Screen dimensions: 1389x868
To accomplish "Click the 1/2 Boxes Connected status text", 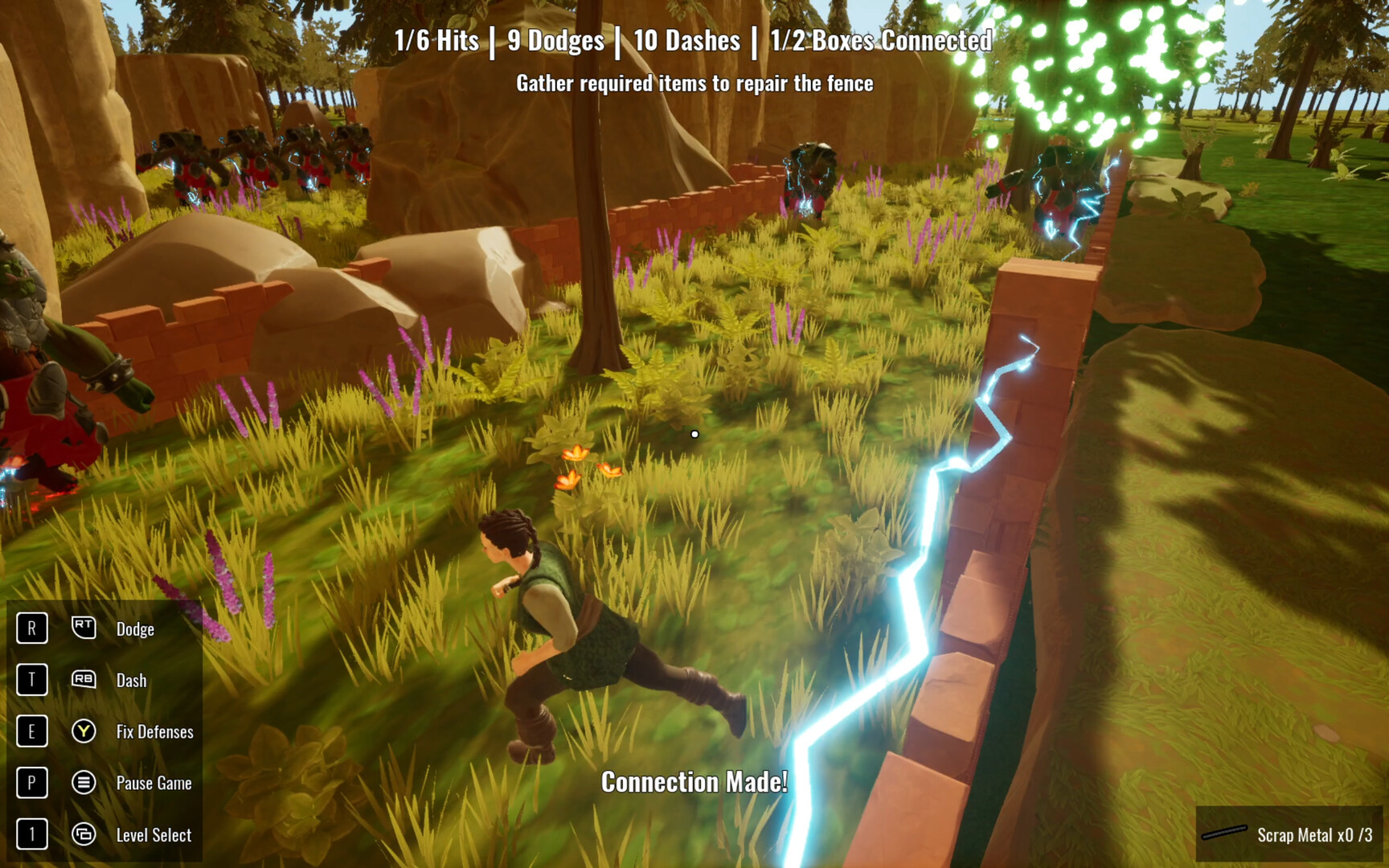I will click(879, 40).
